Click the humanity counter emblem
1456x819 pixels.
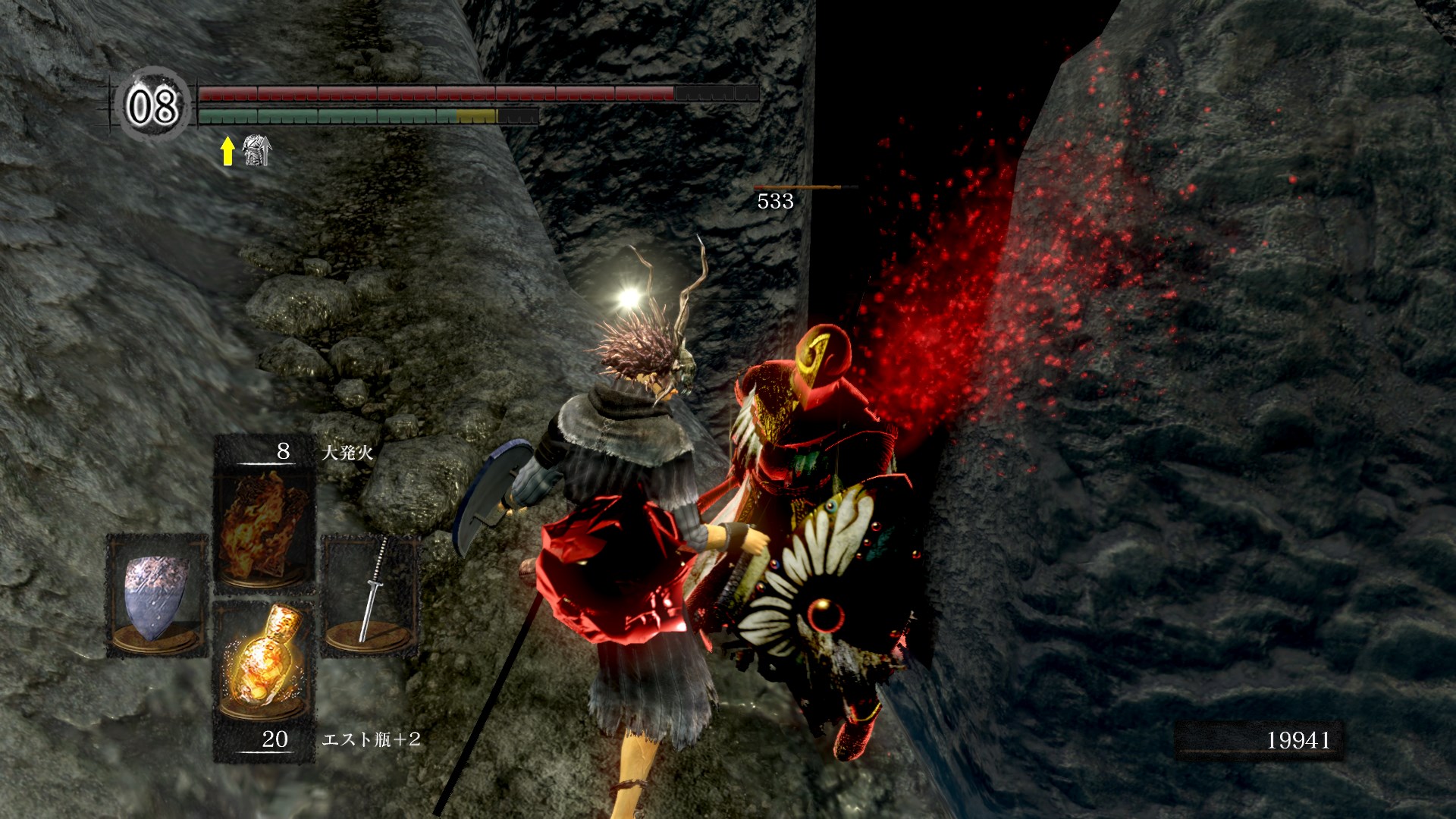click(152, 105)
